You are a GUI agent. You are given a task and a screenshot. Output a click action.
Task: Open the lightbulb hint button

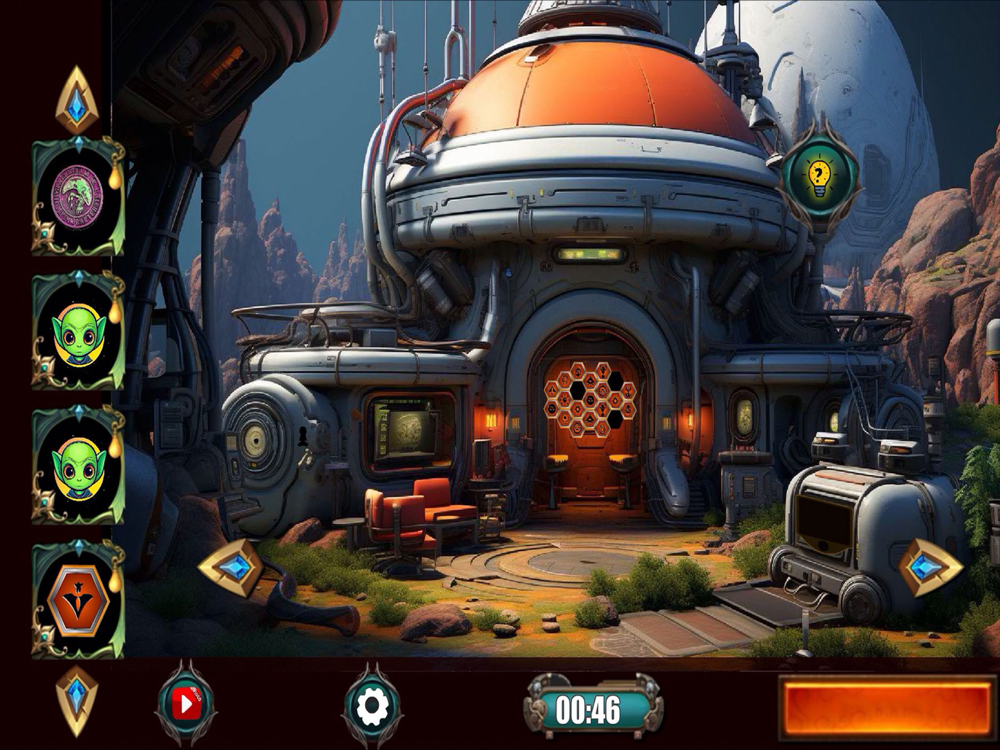(x=819, y=177)
